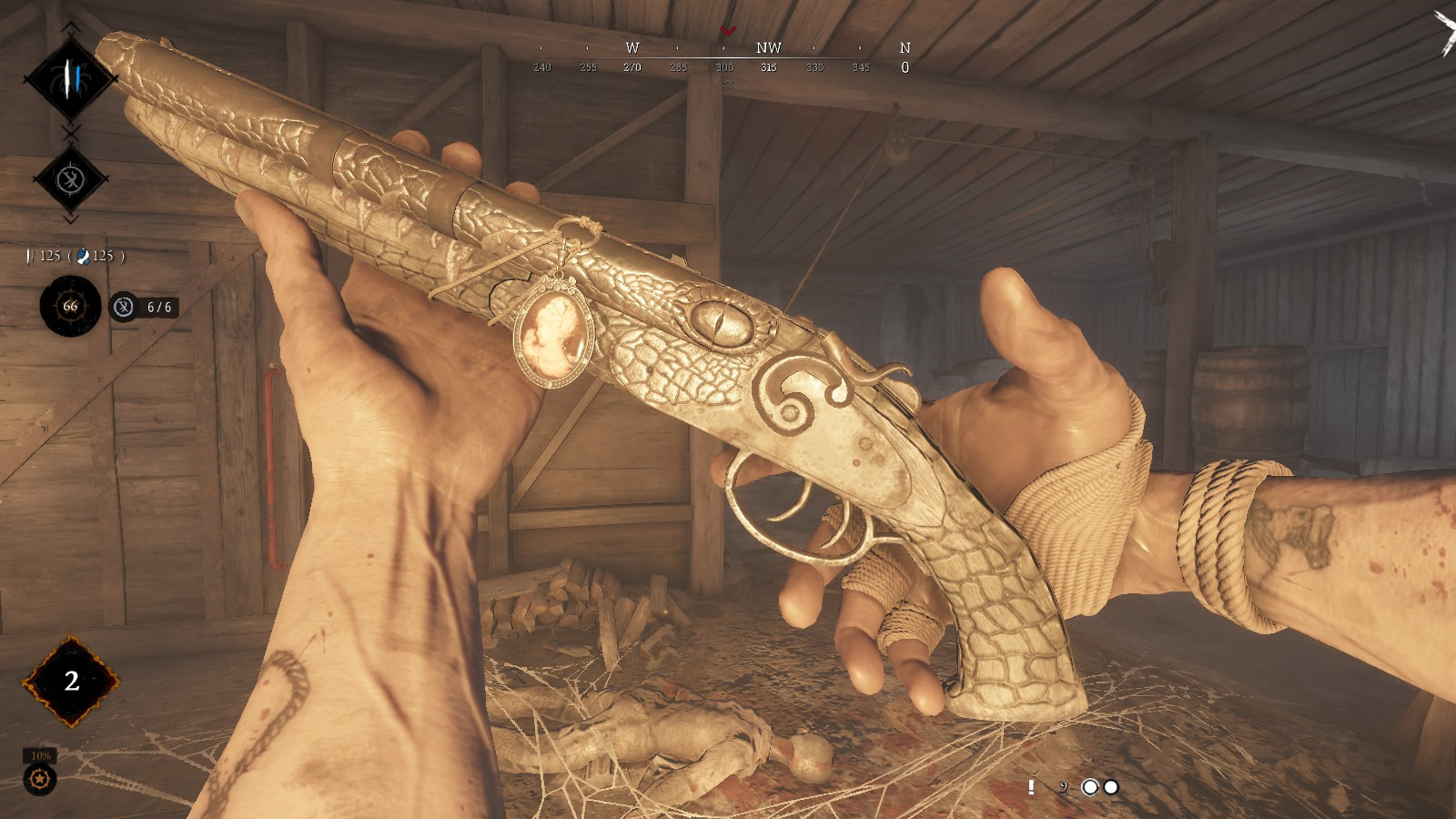Click the star badge under 10%
The height and width of the screenshot is (819, 1456).
(x=40, y=779)
